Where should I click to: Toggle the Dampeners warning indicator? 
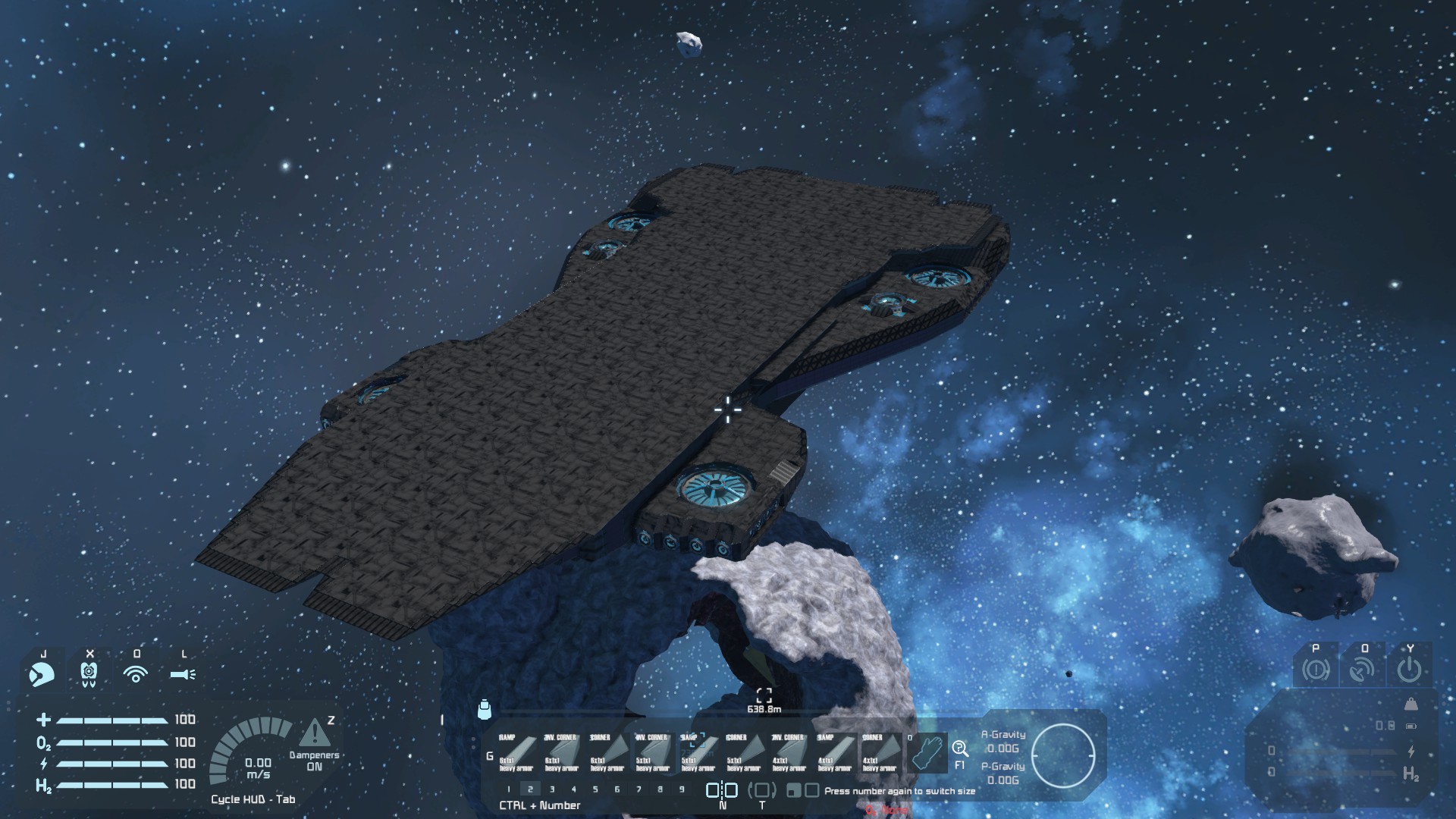pos(314,733)
